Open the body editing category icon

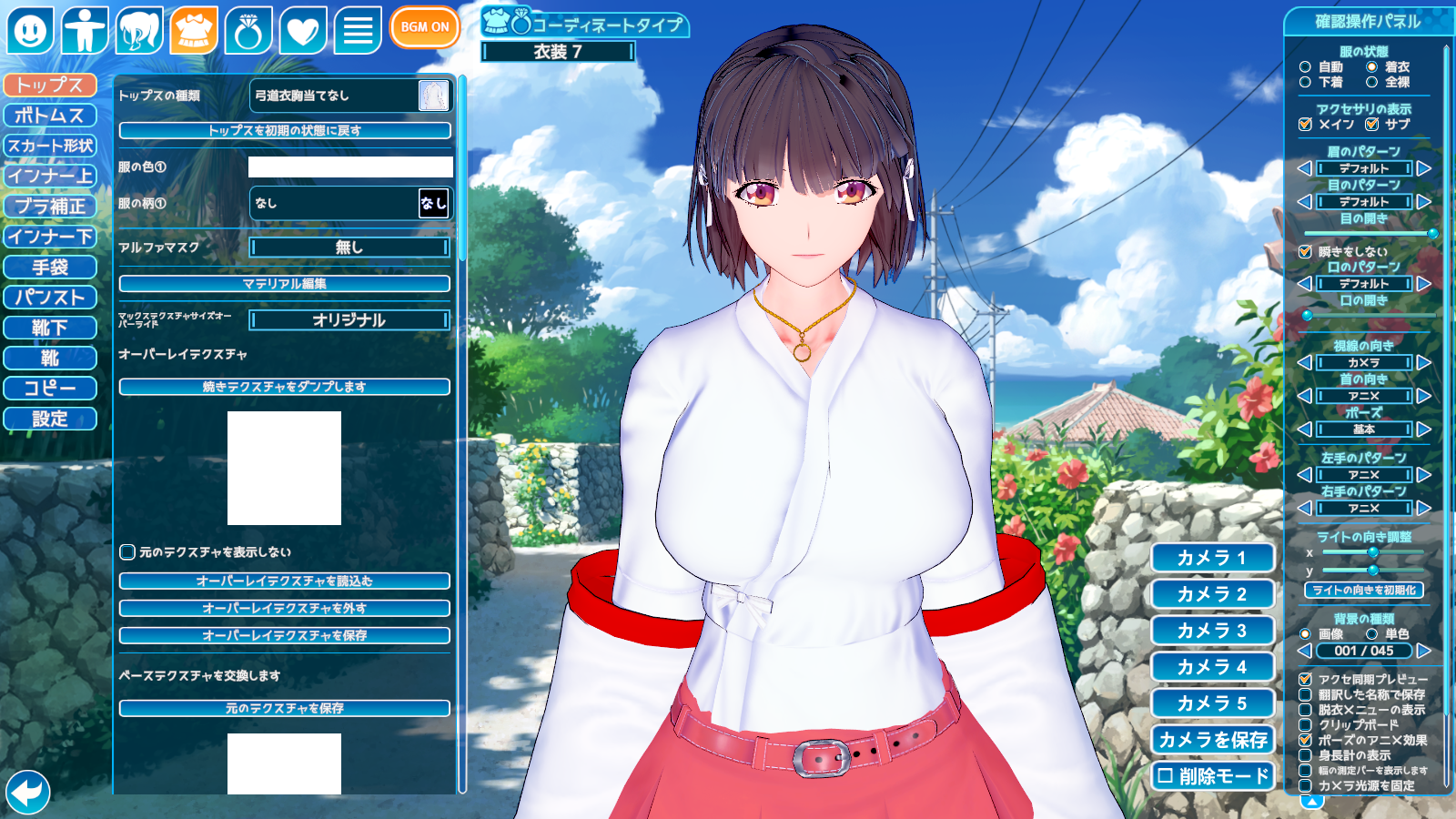tap(85, 30)
